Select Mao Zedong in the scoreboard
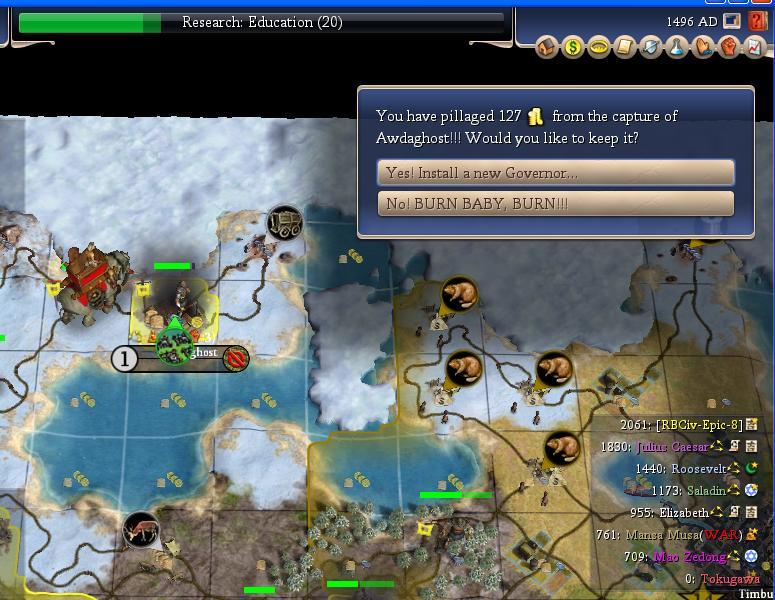The image size is (775, 600). [691, 557]
